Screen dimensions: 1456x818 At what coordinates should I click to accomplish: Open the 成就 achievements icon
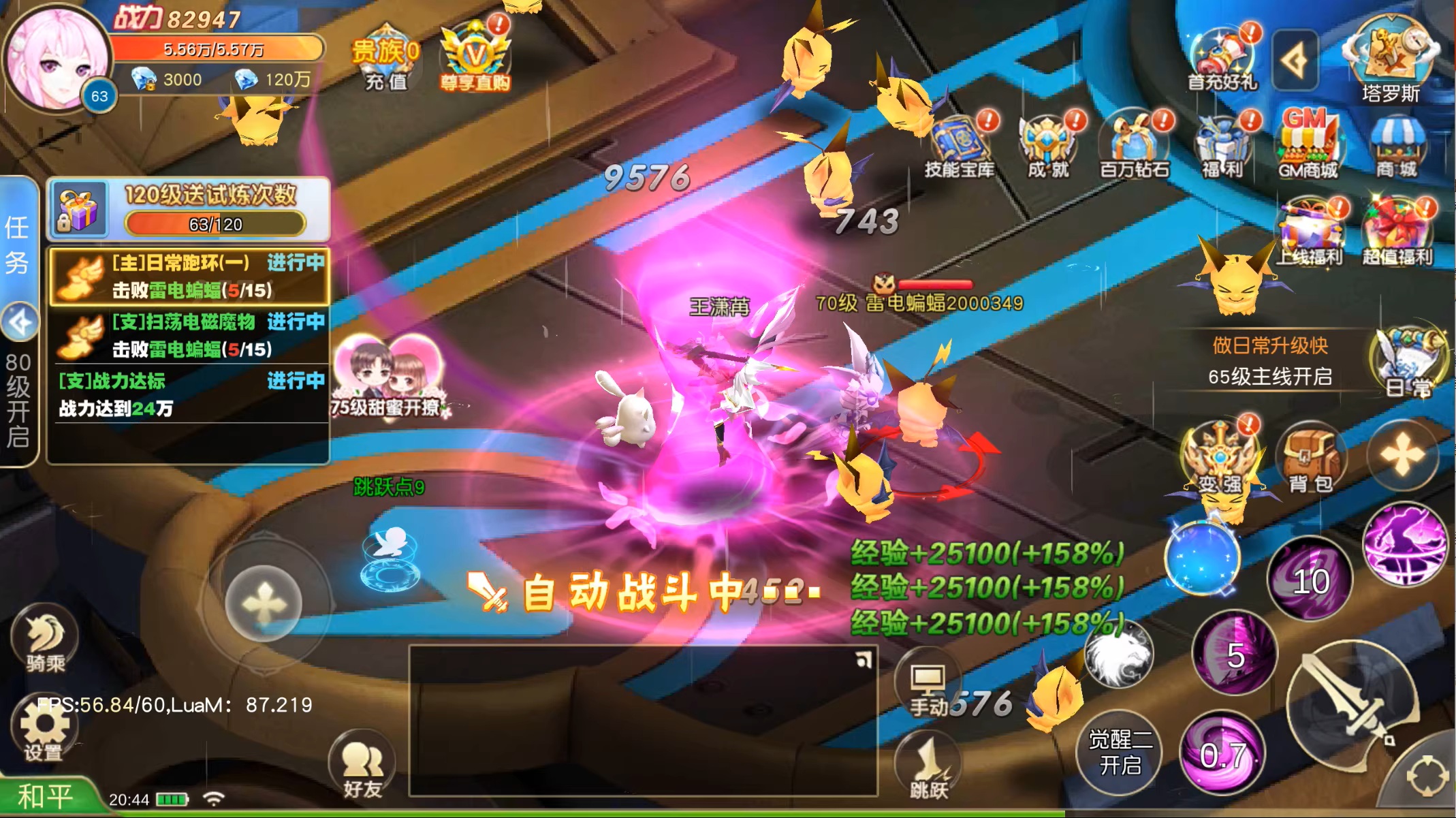(1048, 145)
